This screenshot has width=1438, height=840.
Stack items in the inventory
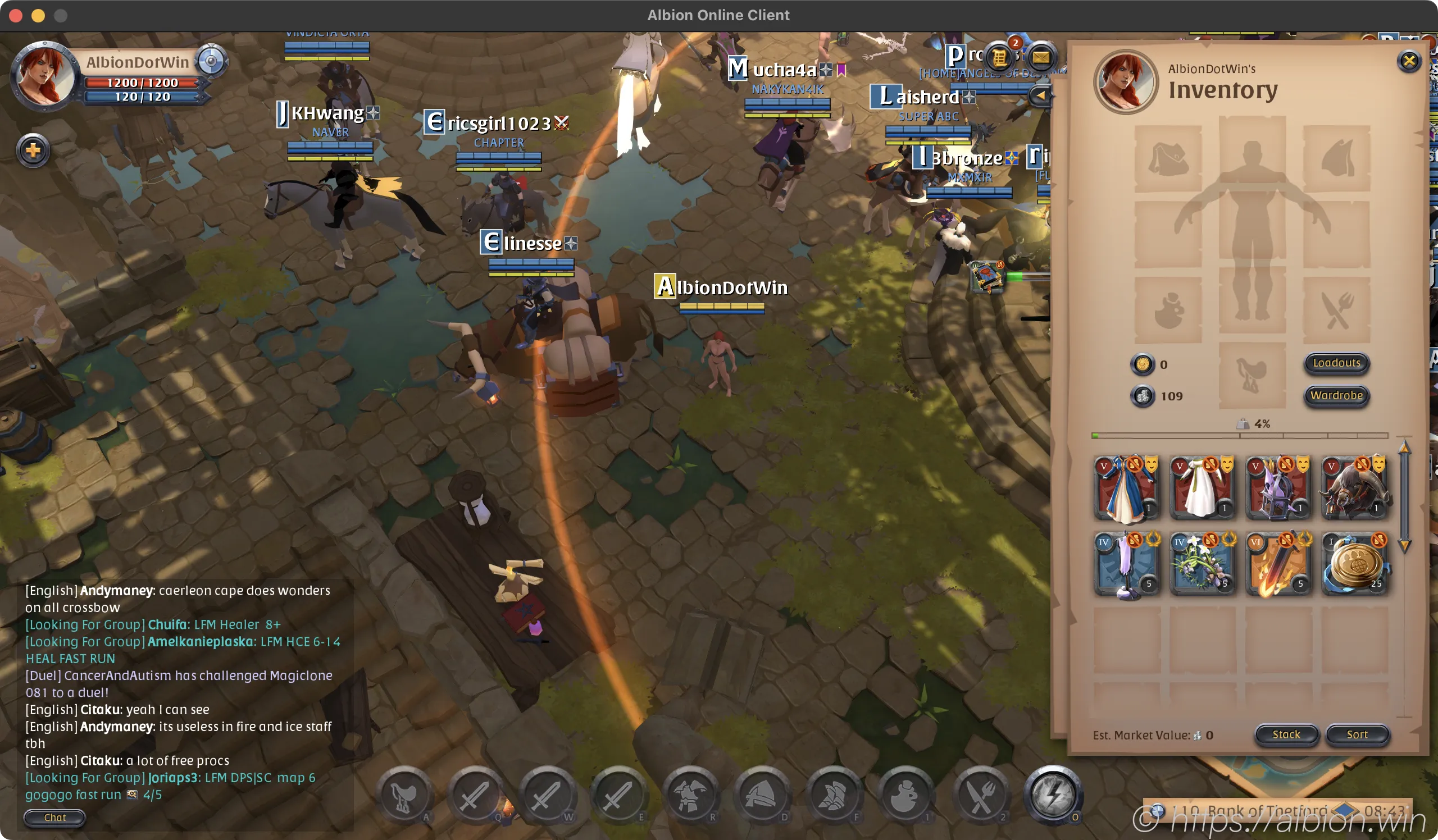click(1286, 734)
